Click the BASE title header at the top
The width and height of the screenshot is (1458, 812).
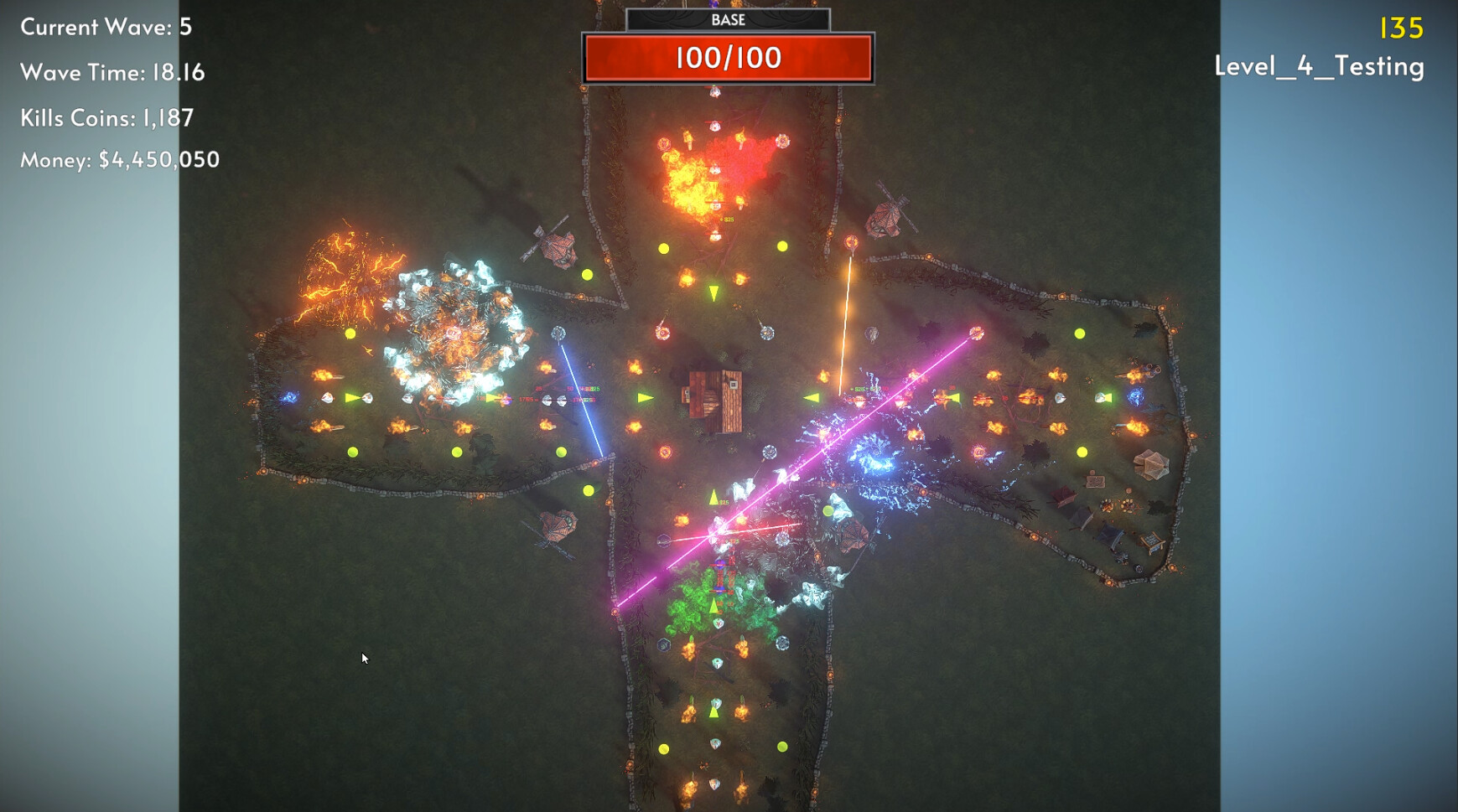pos(729,20)
